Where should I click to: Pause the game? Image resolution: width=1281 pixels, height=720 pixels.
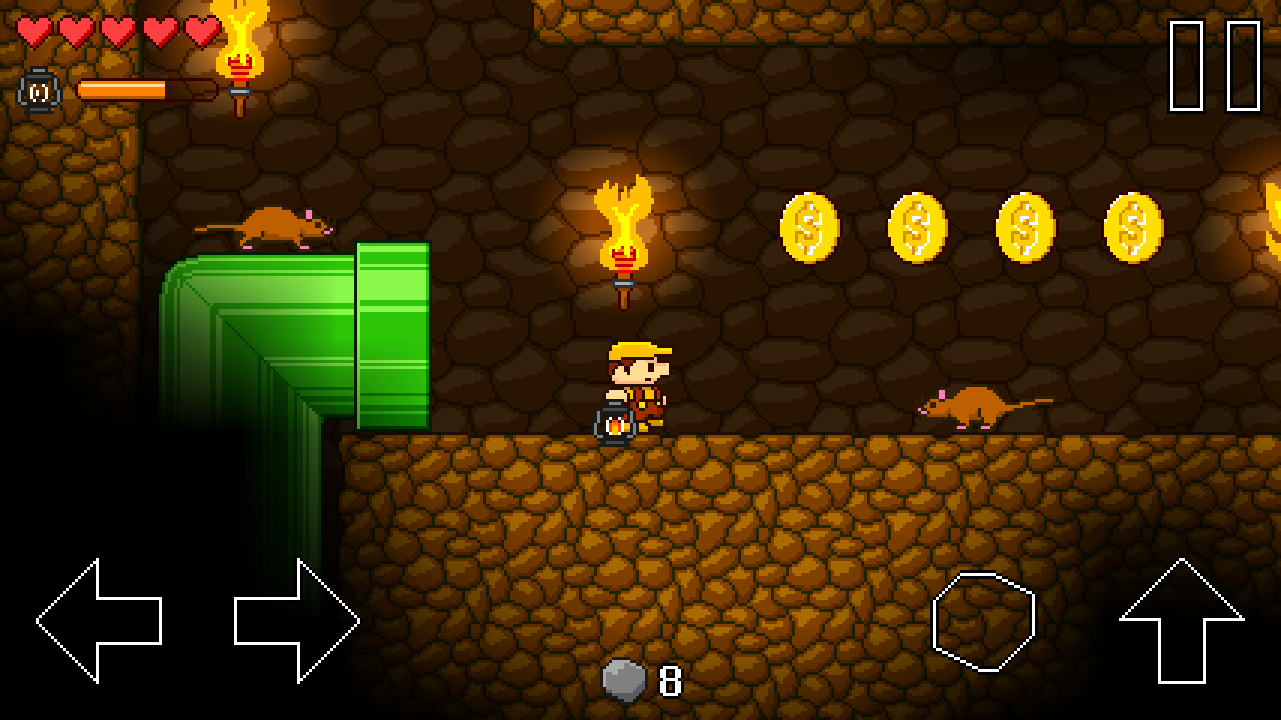click(1215, 66)
